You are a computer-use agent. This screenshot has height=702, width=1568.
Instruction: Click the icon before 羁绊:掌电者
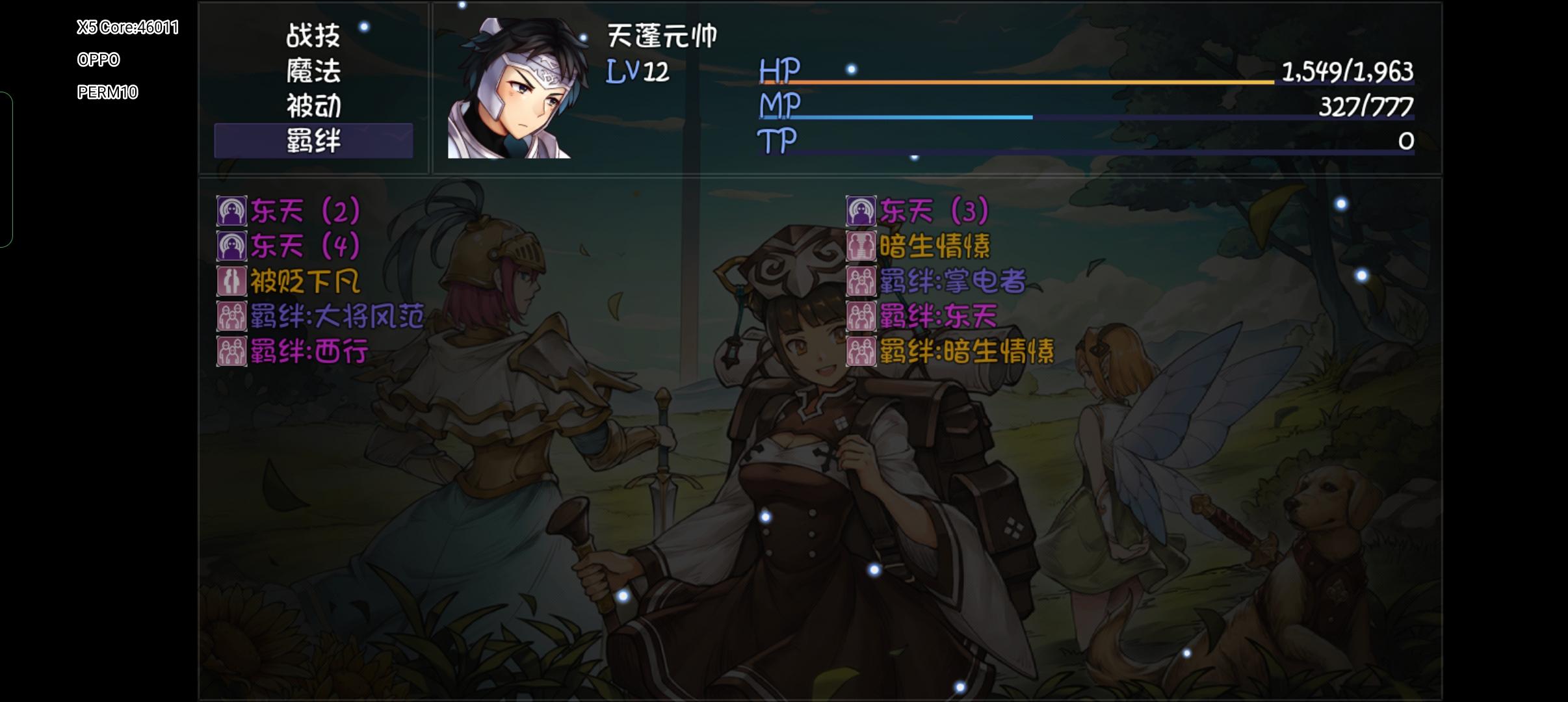(861, 281)
